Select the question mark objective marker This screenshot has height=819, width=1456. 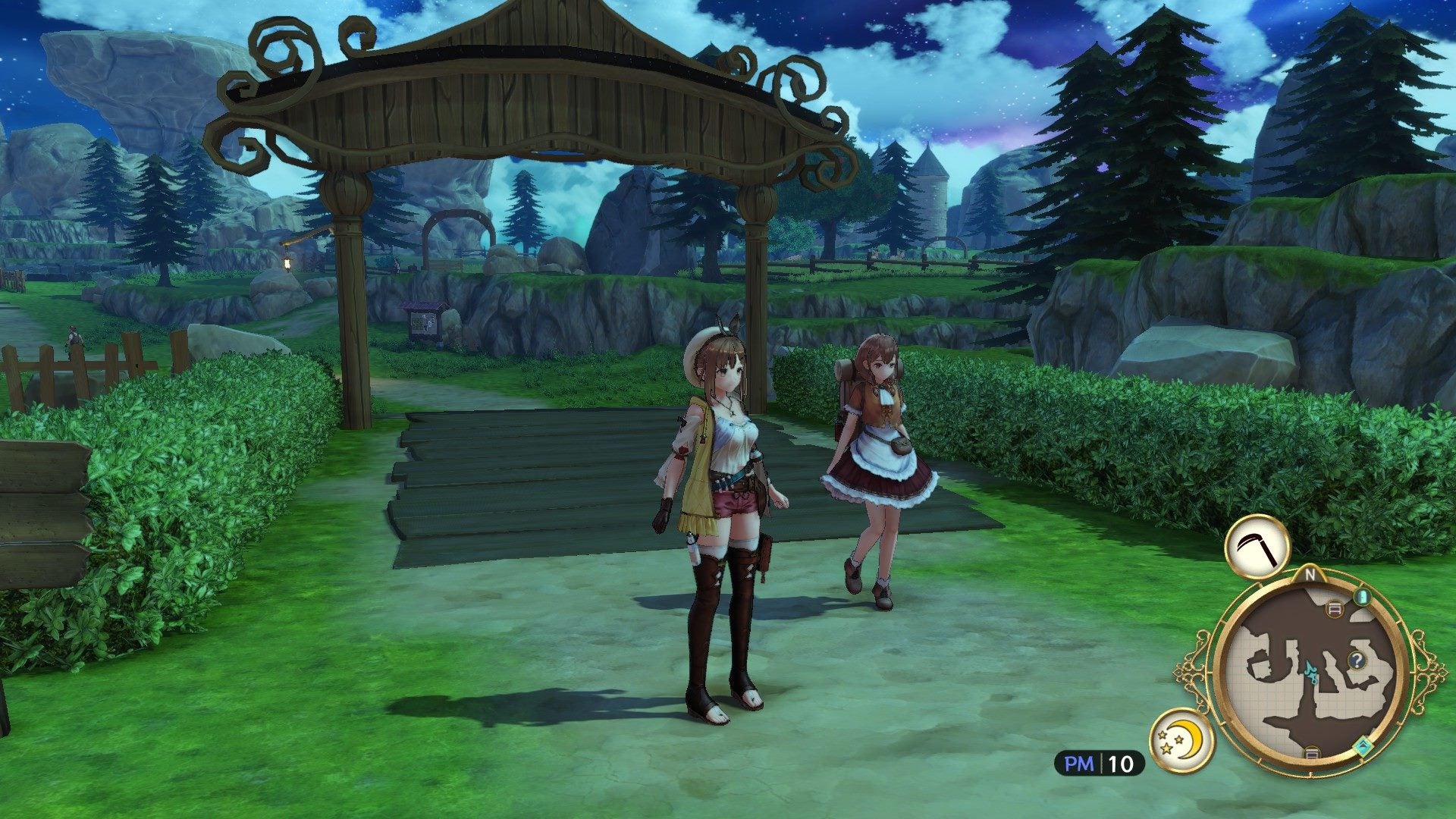[1357, 660]
